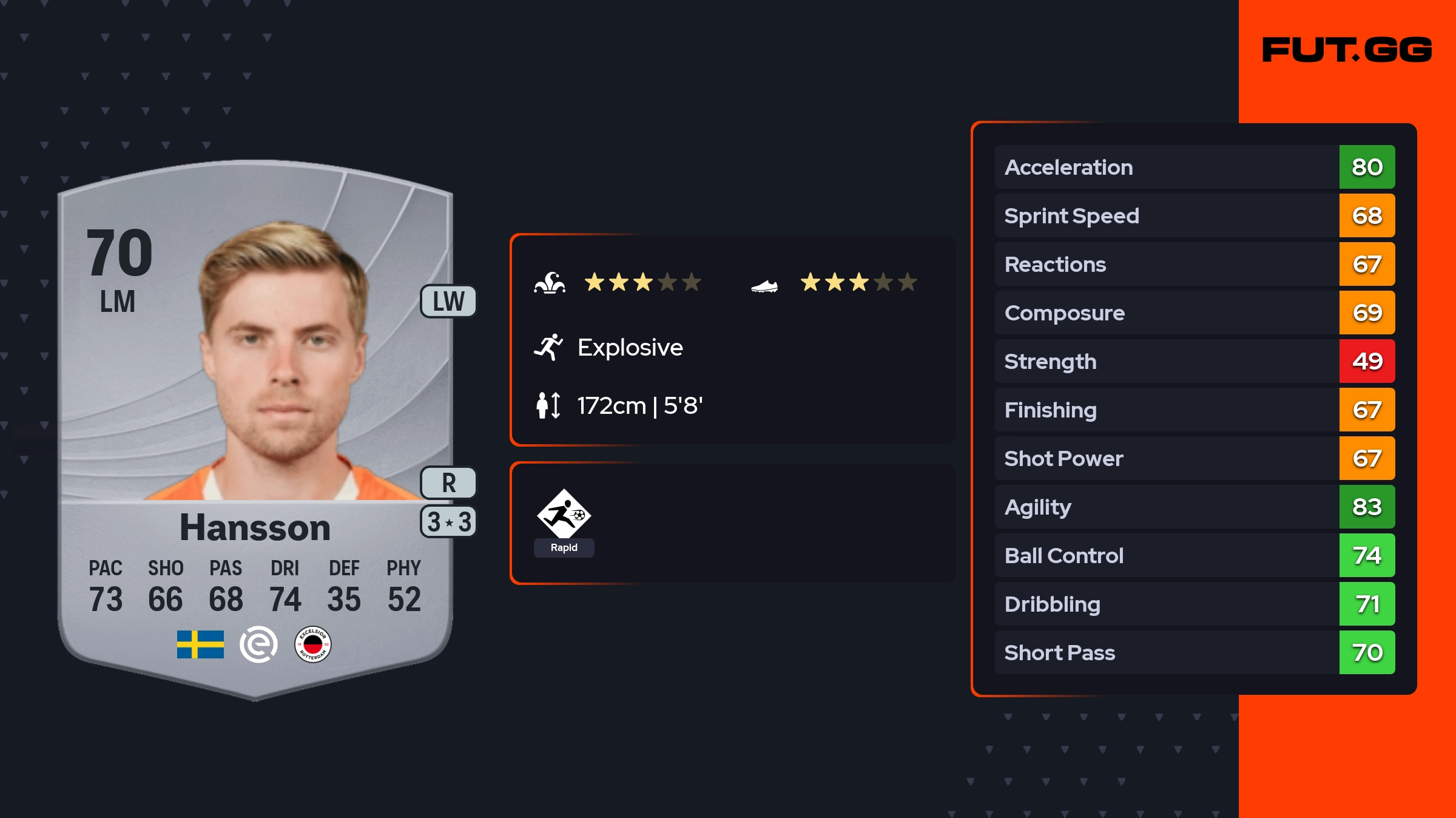Click the Ball Control stat row
This screenshot has width=1456, height=818.
coord(1194,555)
